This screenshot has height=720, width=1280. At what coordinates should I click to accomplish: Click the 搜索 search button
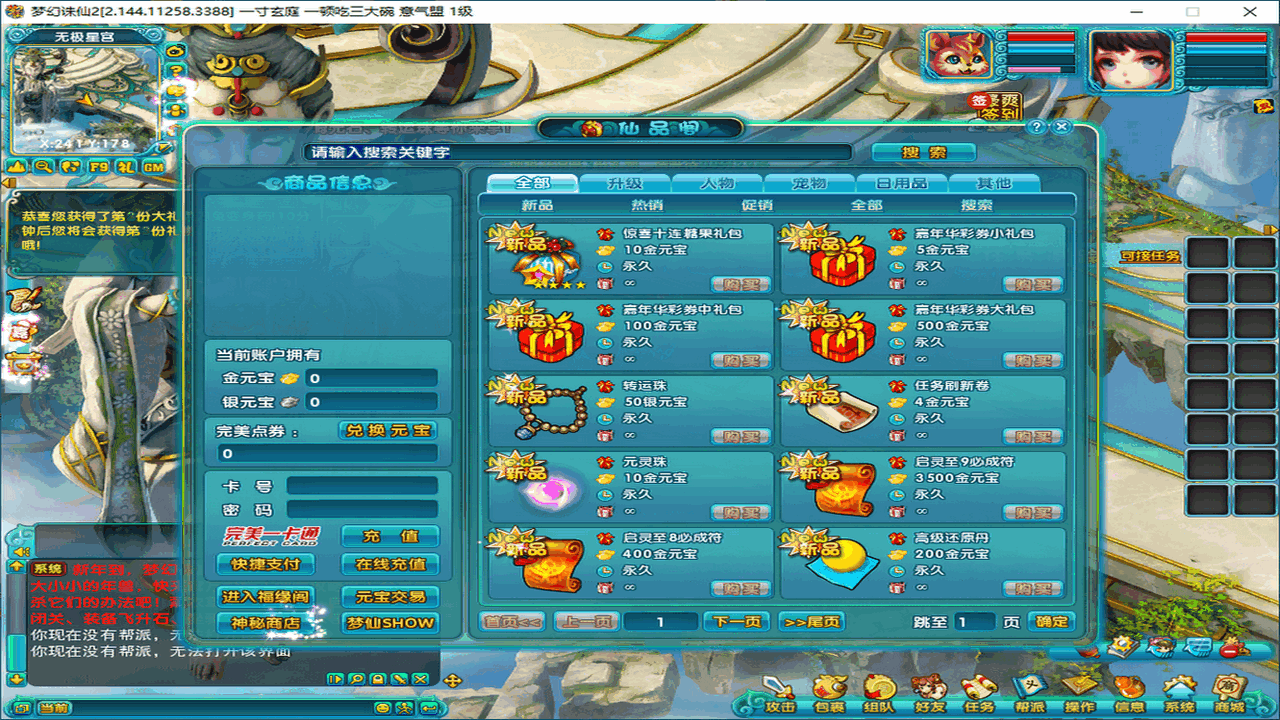pos(923,152)
